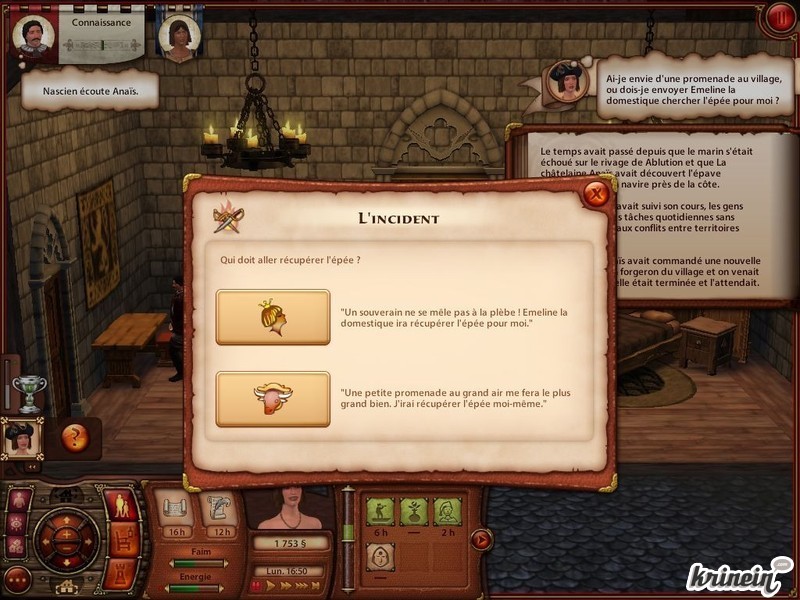
Task: Switch to the furniture chair mode tab
Action: pyautogui.click(x=122, y=540)
